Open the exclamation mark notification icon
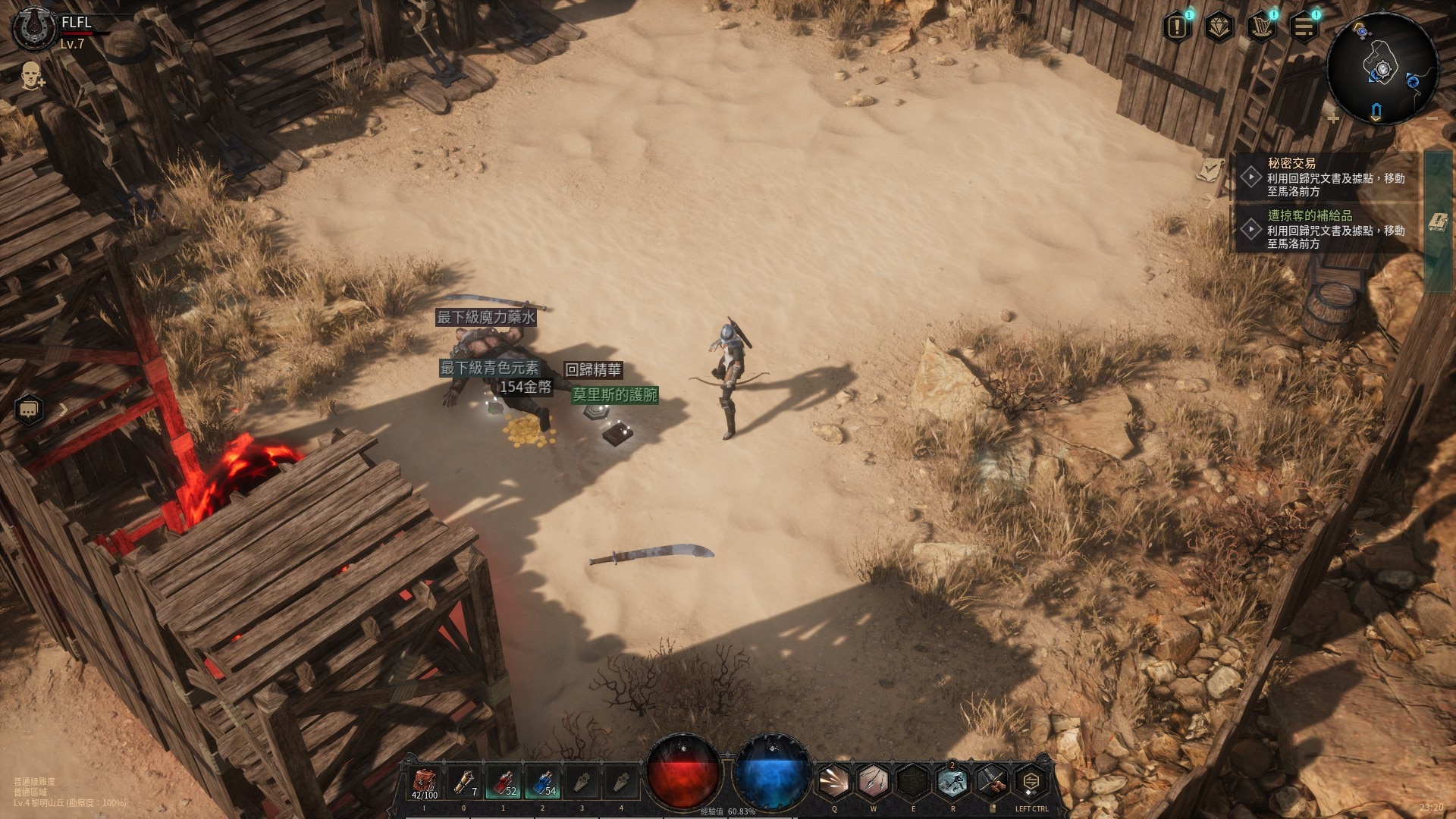The width and height of the screenshot is (1456, 819). (x=1177, y=28)
